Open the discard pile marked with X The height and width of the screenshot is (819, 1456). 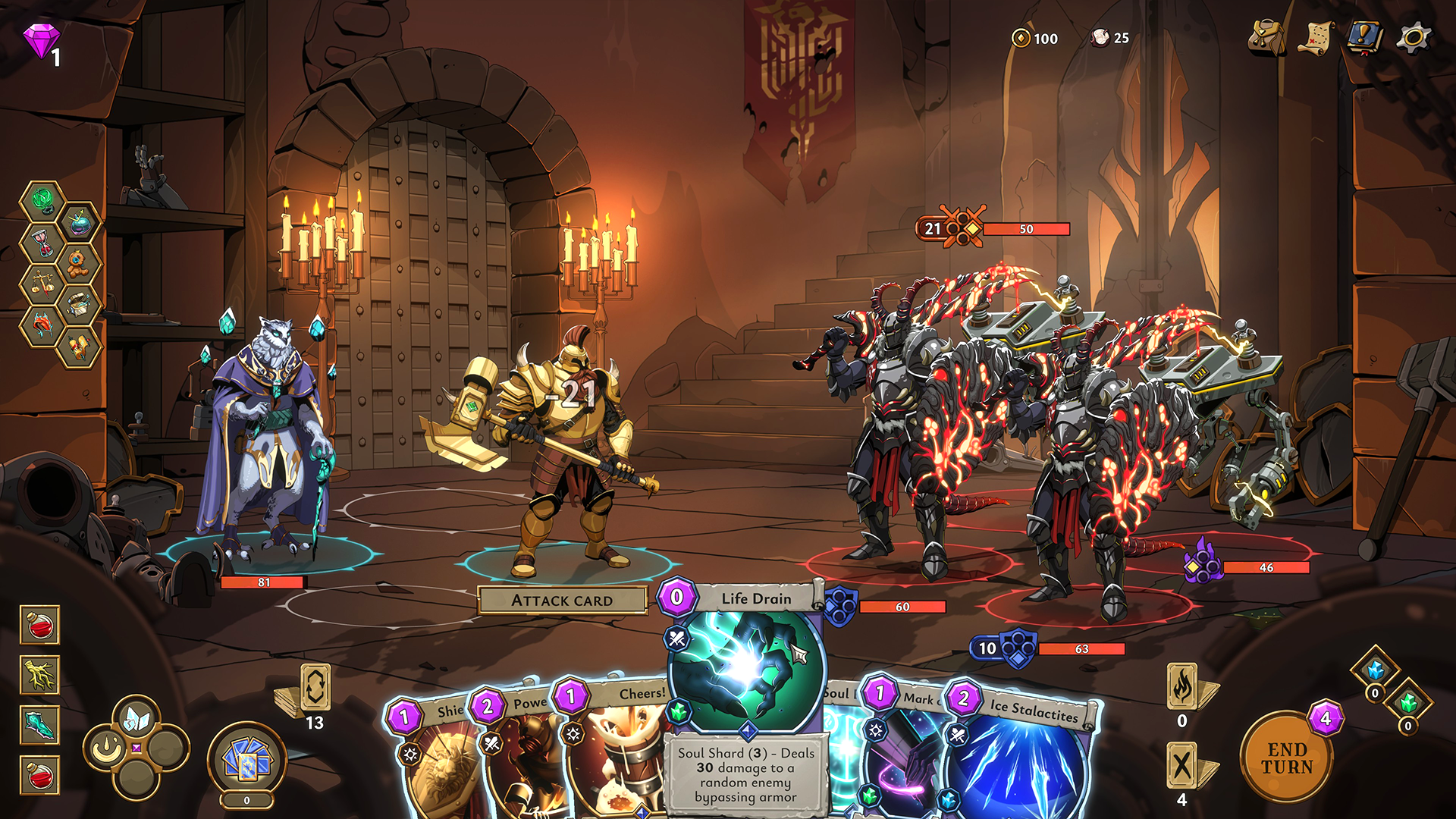1182,766
